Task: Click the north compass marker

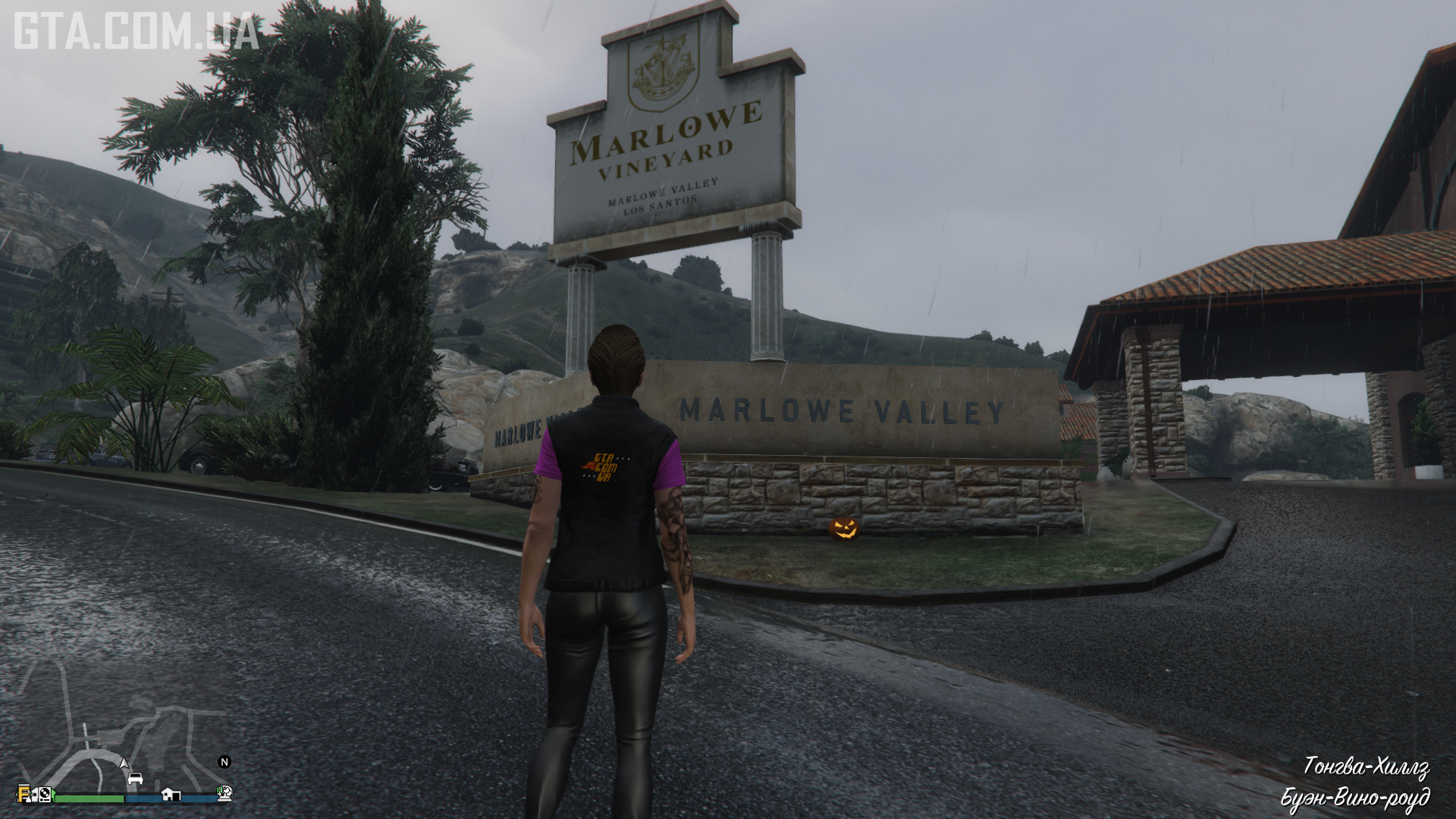Action: [x=224, y=762]
